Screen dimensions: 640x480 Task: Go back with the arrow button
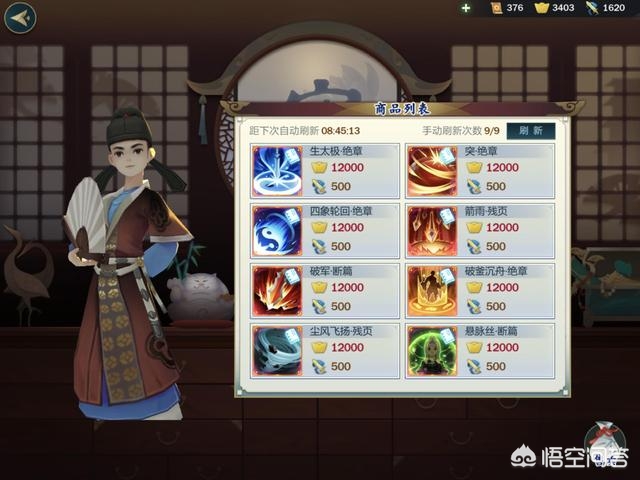20,17
